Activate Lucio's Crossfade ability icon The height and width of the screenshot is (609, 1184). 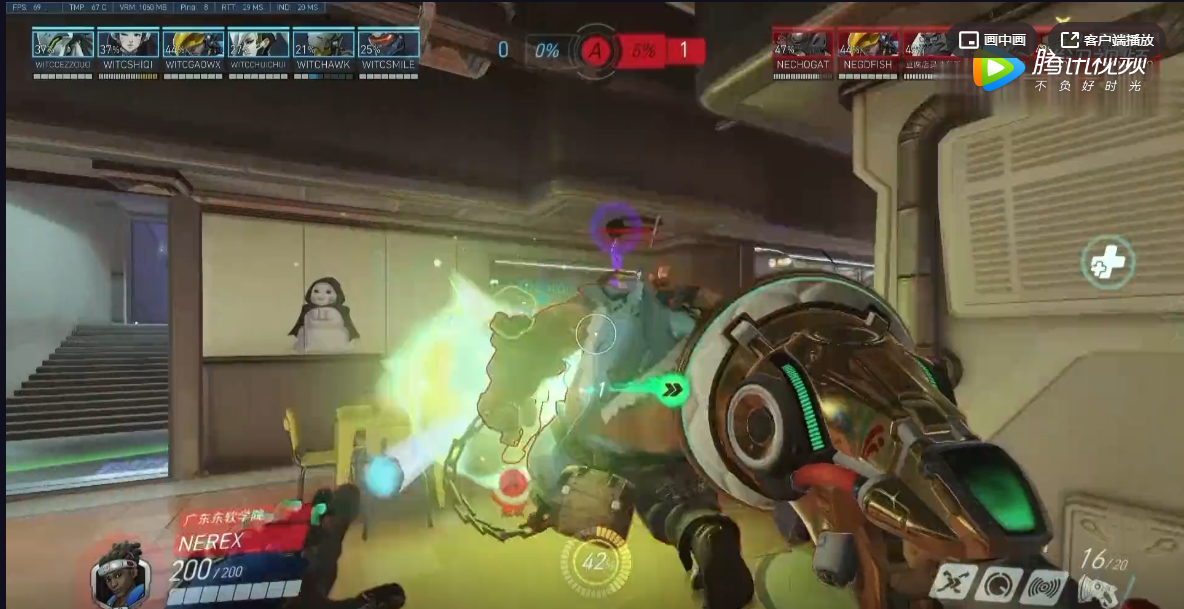(952, 582)
